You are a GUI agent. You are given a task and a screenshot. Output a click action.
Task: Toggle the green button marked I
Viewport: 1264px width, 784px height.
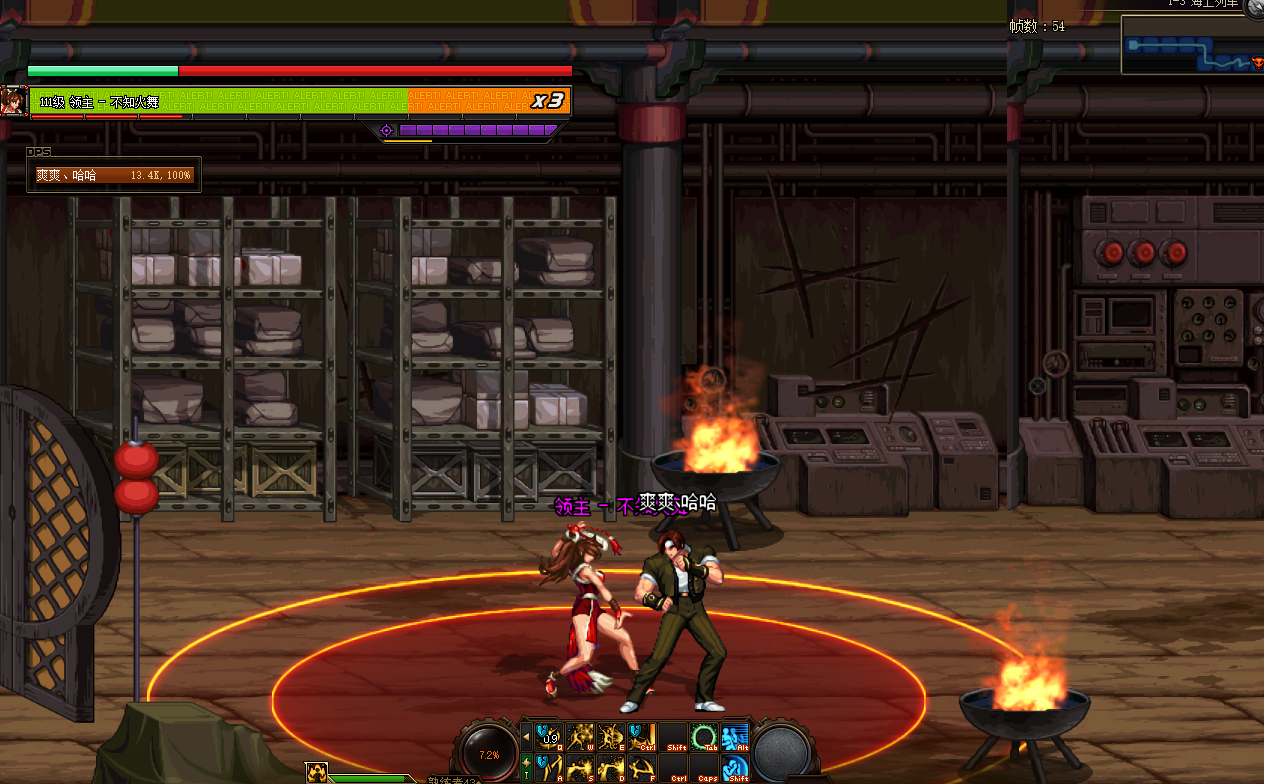coord(526,768)
